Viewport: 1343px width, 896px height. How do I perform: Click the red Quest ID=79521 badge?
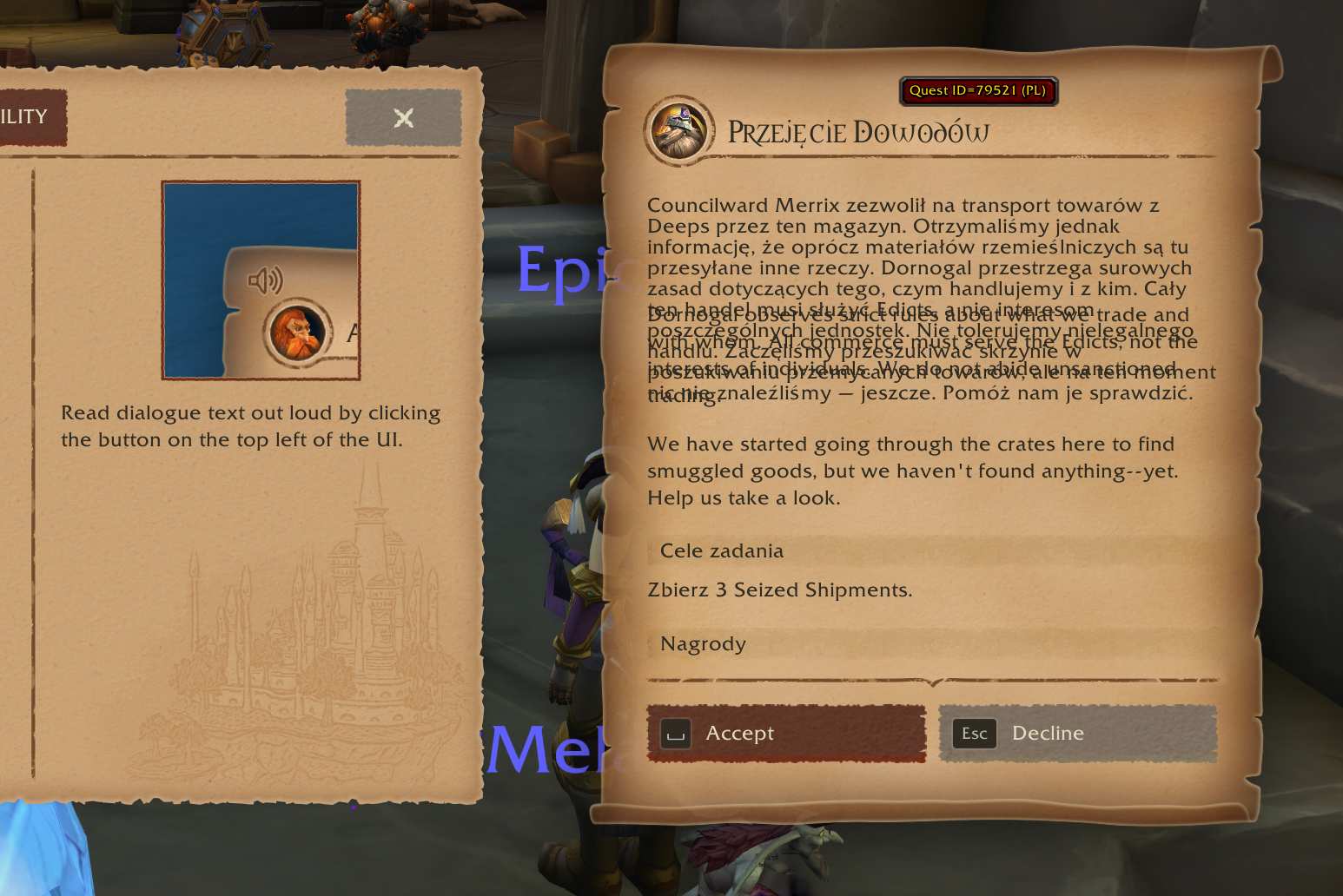[x=980, y=91]
